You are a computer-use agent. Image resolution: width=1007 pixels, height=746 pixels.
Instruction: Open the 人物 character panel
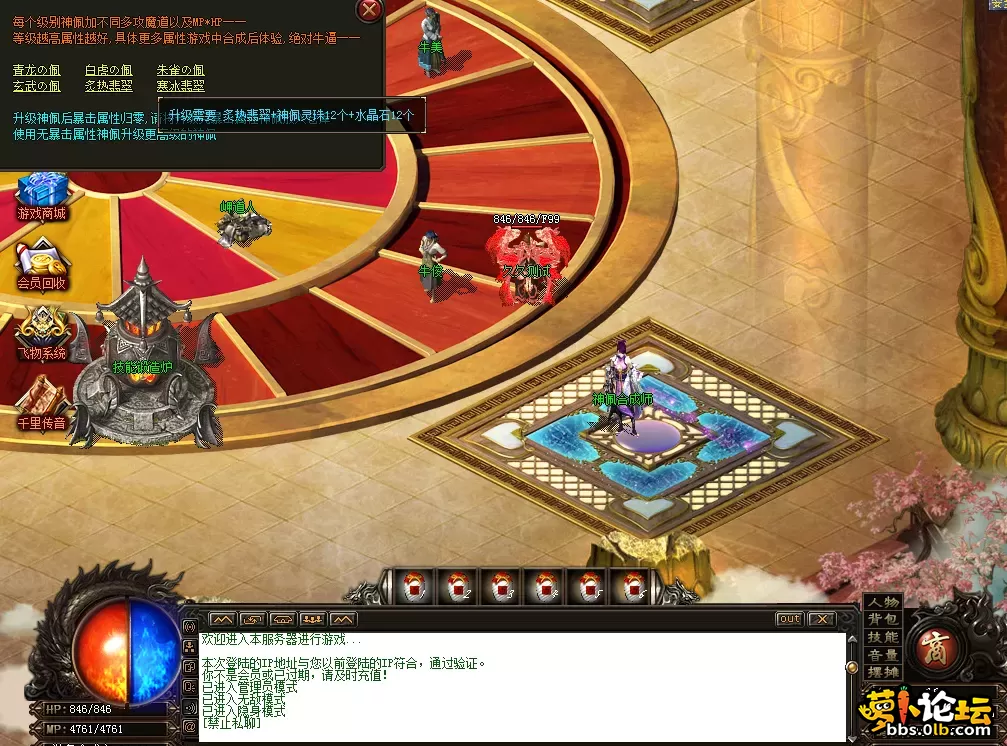[x=883, y=602]
